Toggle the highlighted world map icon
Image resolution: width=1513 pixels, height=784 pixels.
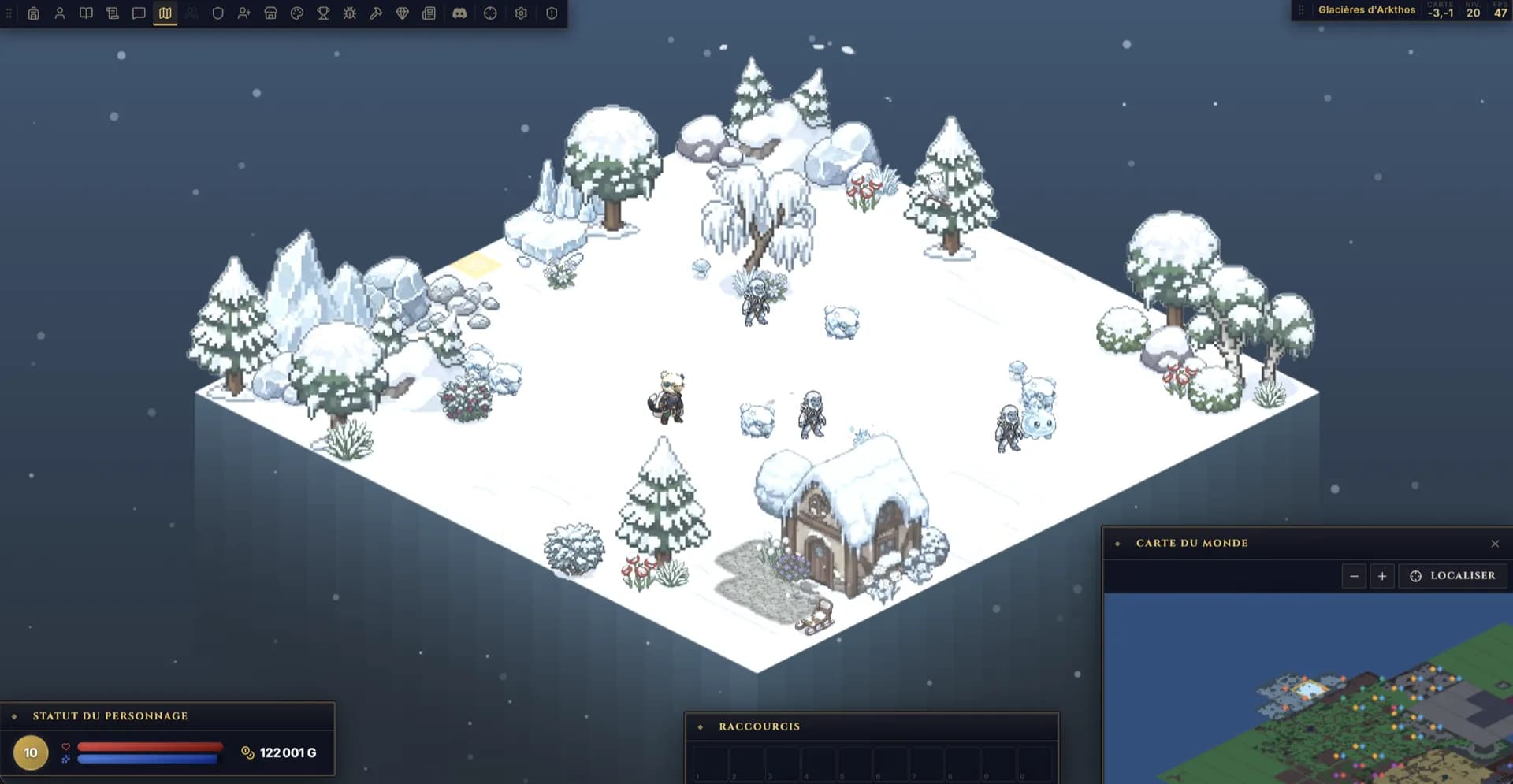(165, 13)
